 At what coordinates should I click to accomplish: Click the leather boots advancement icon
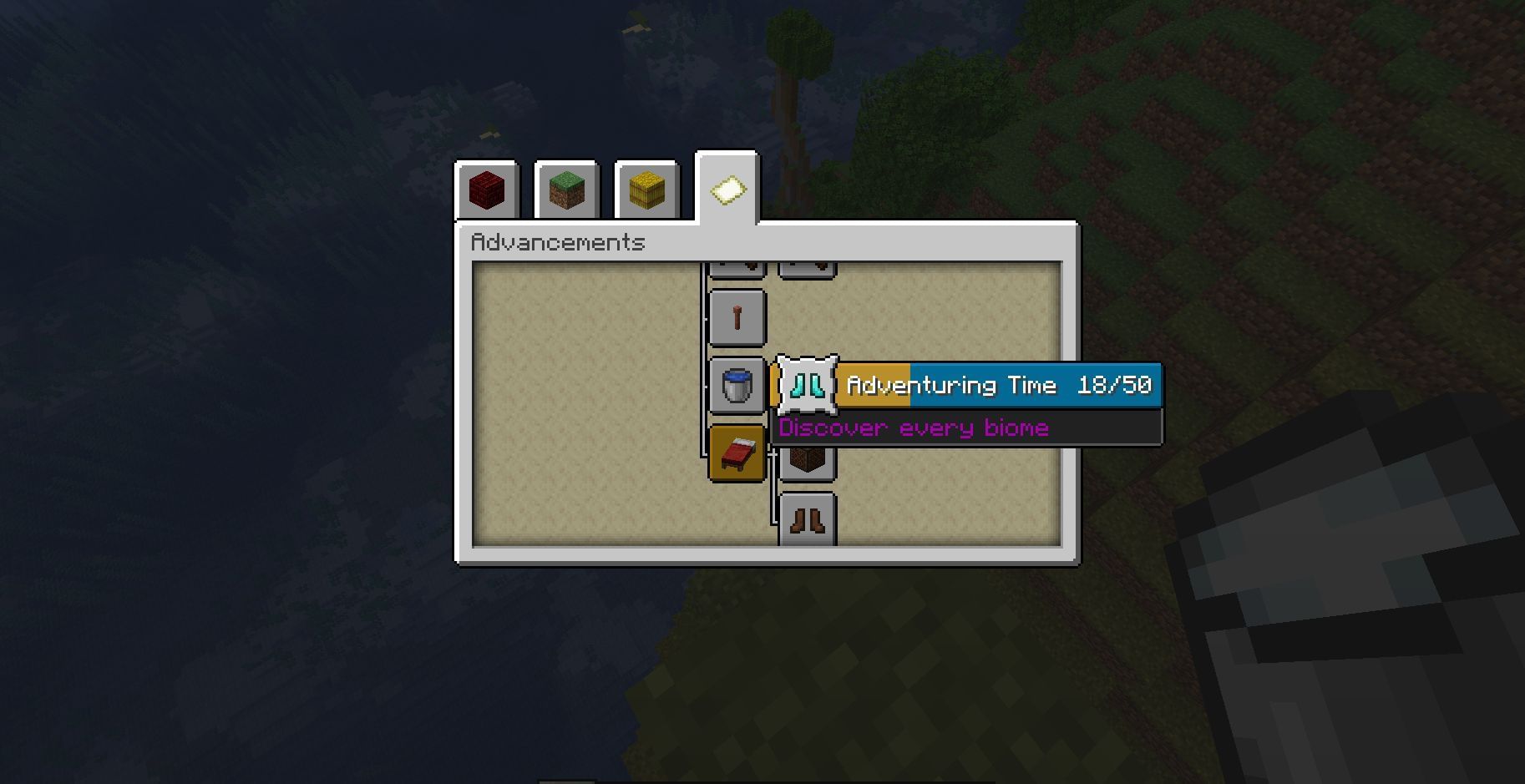[x=806, y=519]
